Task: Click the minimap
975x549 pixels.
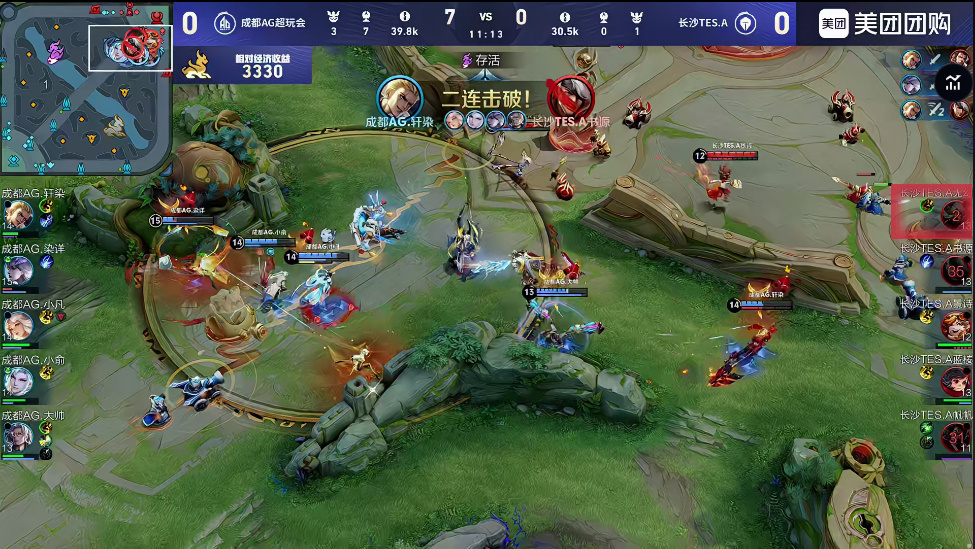Action: (x=86, y=87)
